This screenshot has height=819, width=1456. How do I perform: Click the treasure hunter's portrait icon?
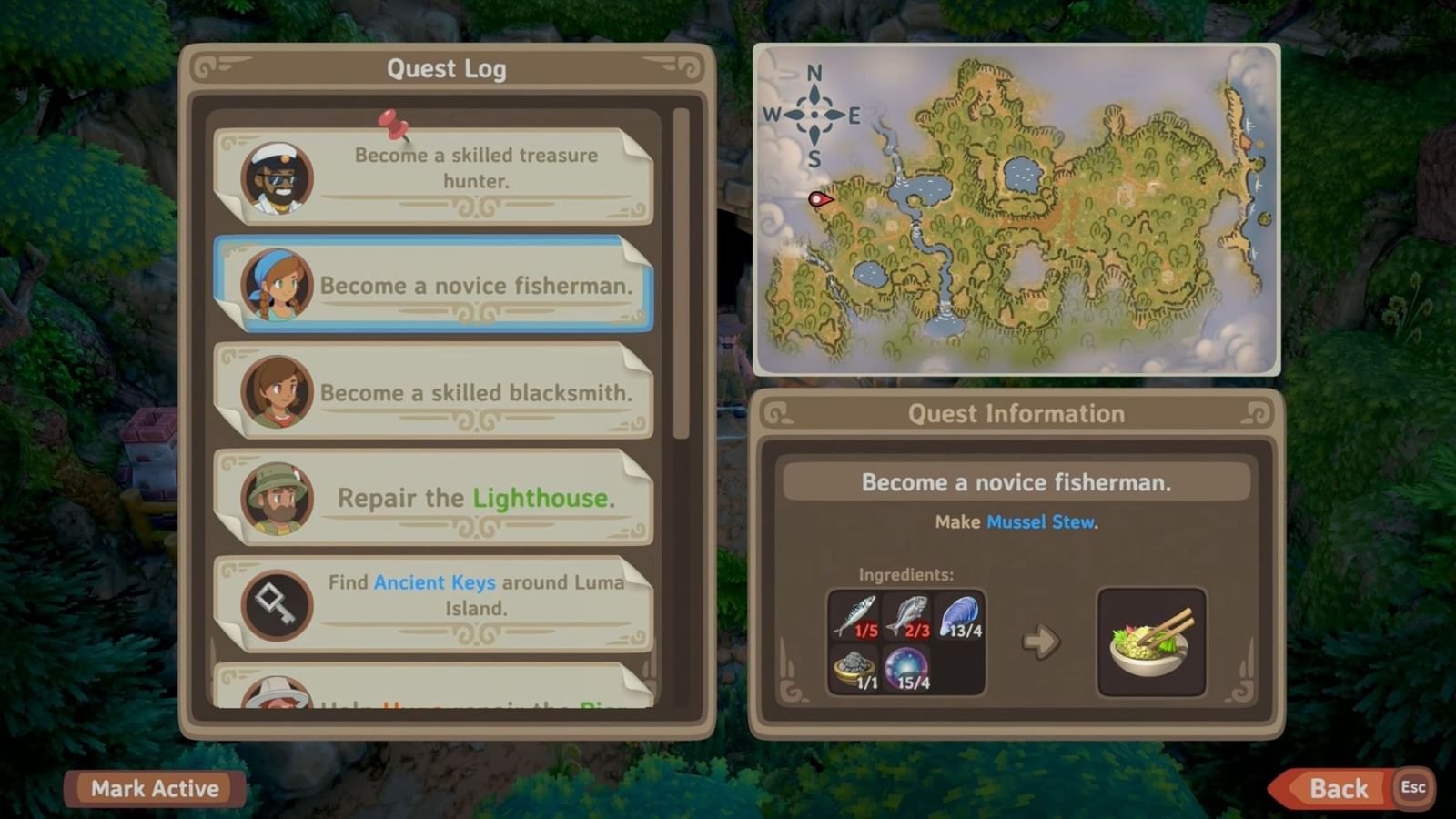point(276,178)
